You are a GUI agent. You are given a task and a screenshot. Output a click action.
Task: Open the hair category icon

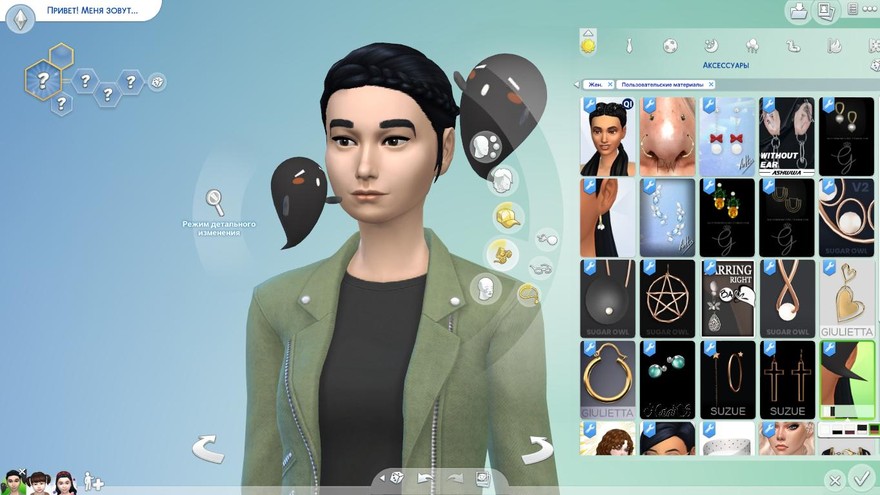500,181
